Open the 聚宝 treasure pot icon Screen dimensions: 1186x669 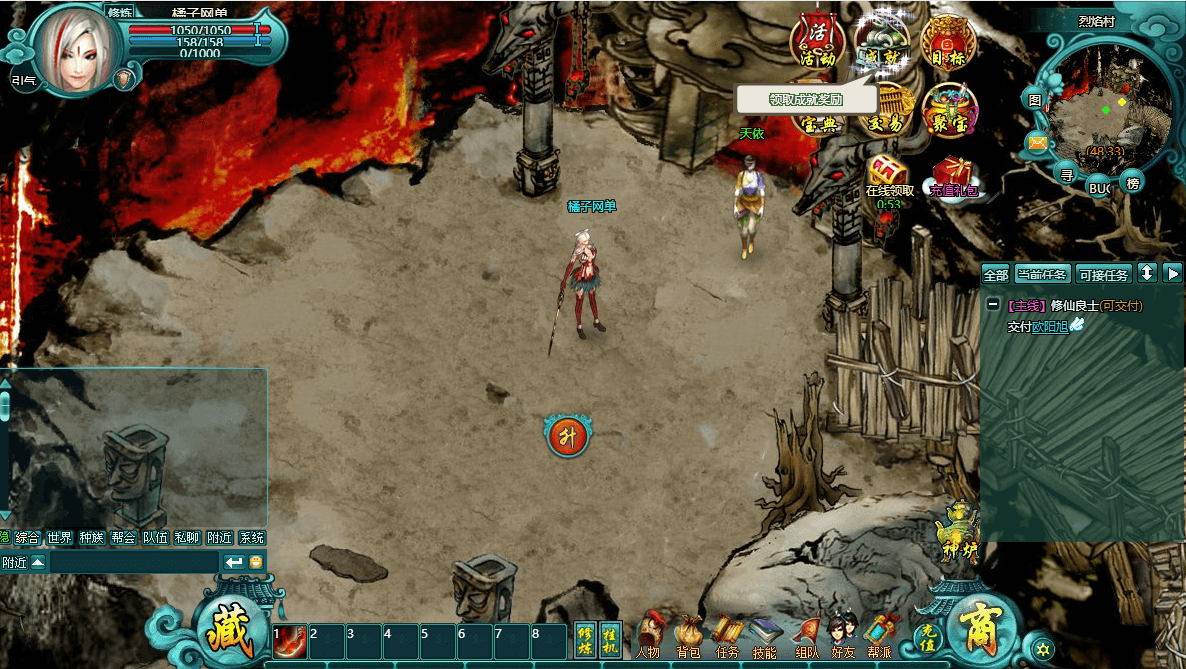948,110
